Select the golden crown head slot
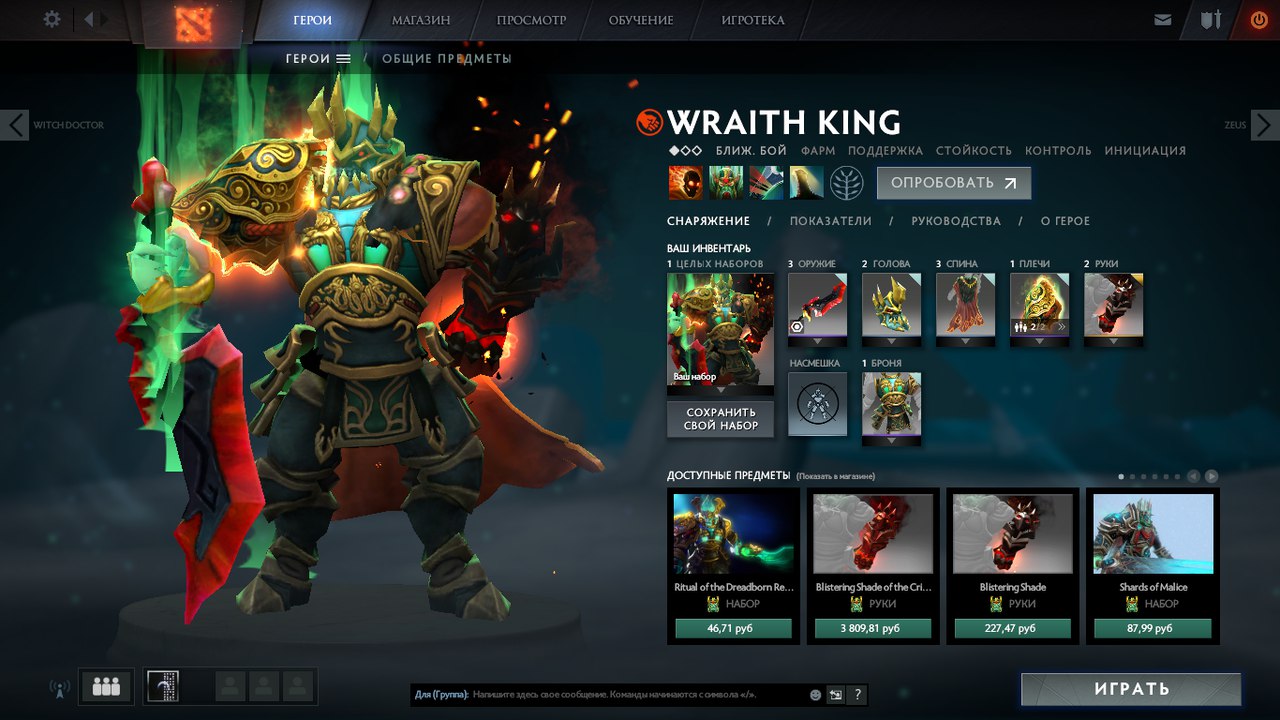This screenshot has height=720, width=1280. [891, 304]
